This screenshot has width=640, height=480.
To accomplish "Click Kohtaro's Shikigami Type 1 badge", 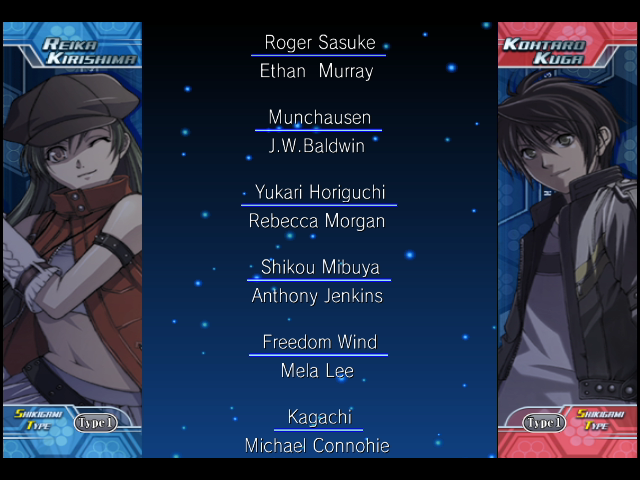I will [x=545, y=422].
